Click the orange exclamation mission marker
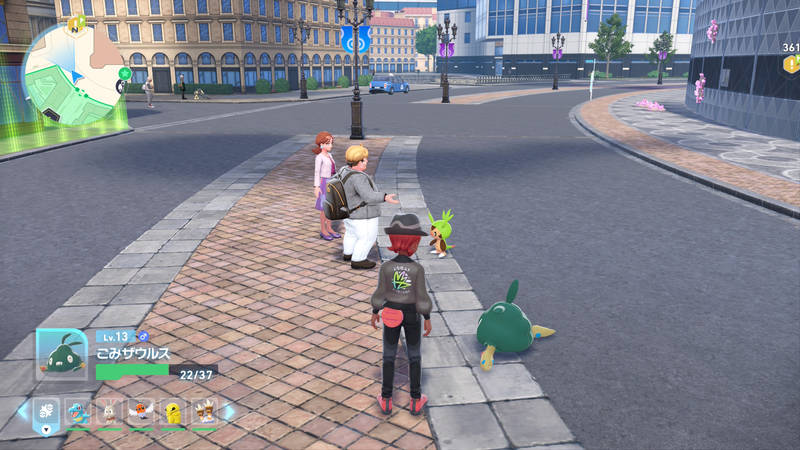 click(x=790, y=65)
